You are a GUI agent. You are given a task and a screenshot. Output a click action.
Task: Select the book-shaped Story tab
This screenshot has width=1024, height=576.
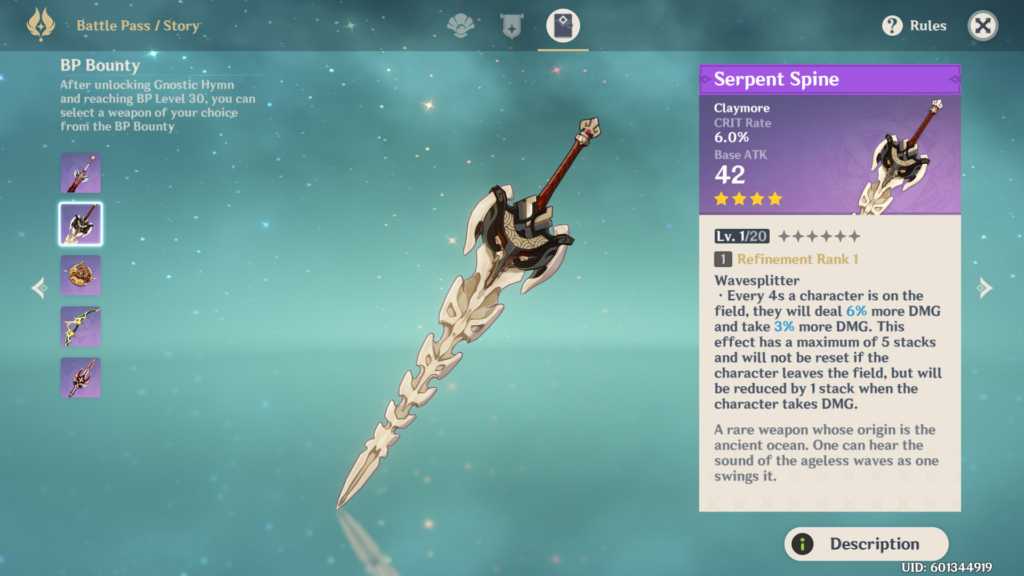(563, 26)
